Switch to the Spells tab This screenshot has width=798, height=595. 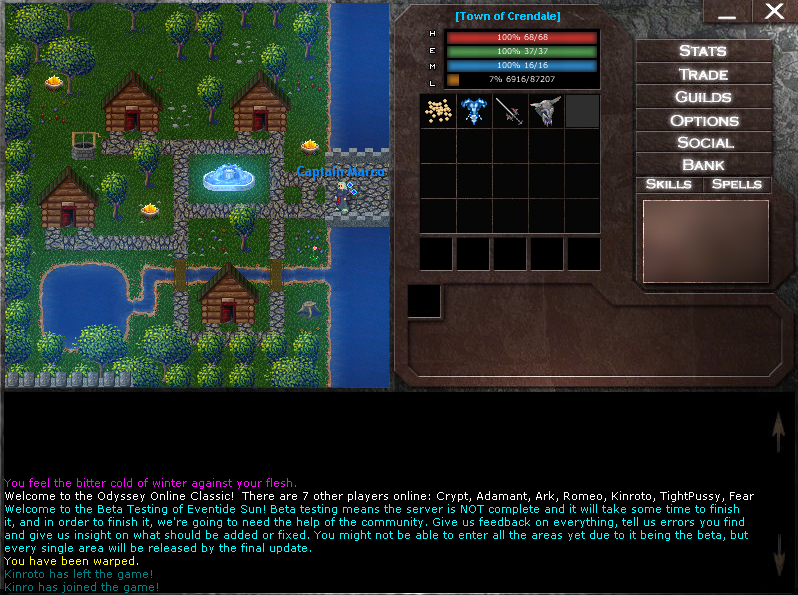tap(737, 185)
